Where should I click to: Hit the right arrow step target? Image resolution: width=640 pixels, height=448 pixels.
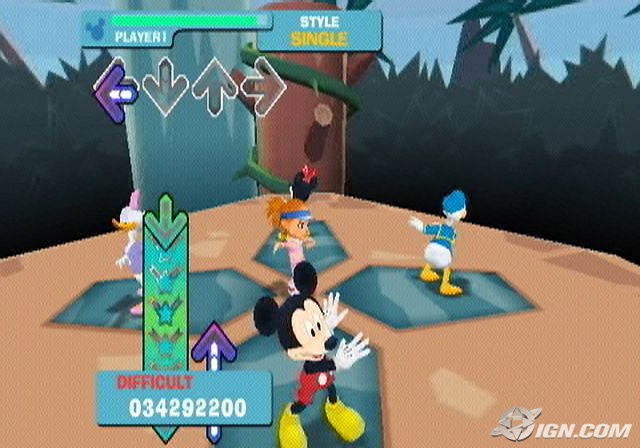(263, 92)
